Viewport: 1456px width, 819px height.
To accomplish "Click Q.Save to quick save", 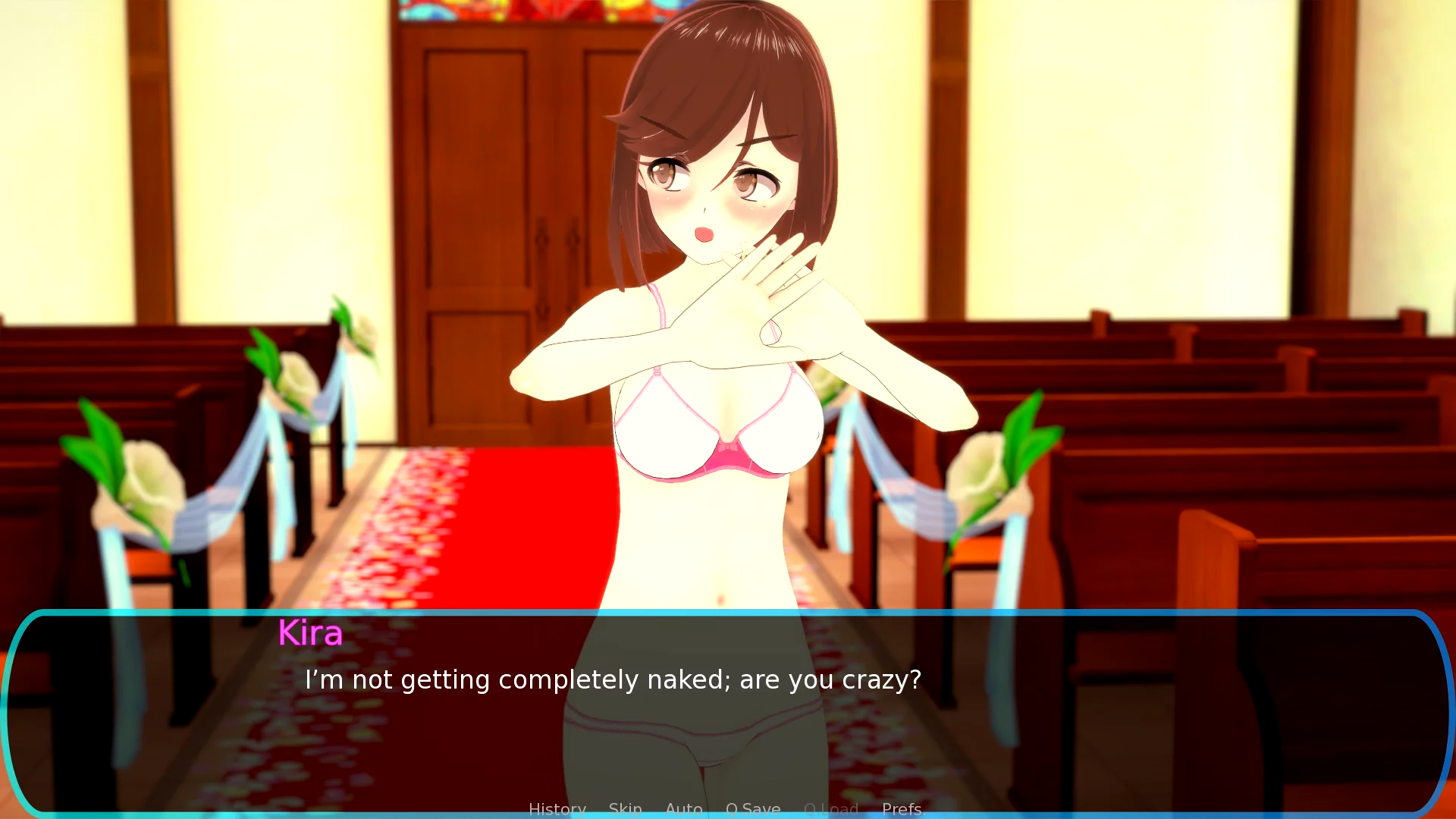I will point(753,809).
